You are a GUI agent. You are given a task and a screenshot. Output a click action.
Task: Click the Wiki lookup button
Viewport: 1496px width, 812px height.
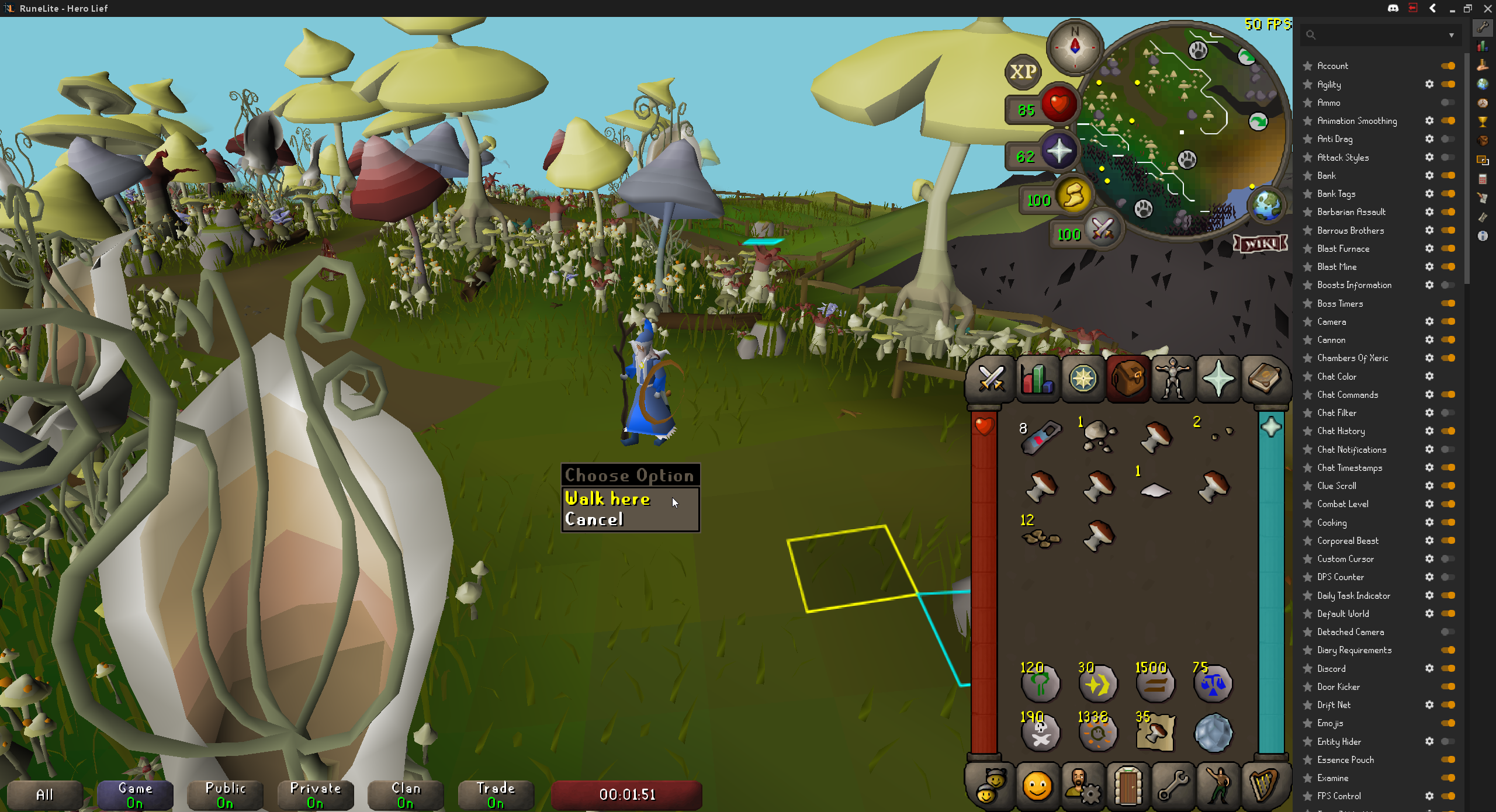[x=1260, y=244]
